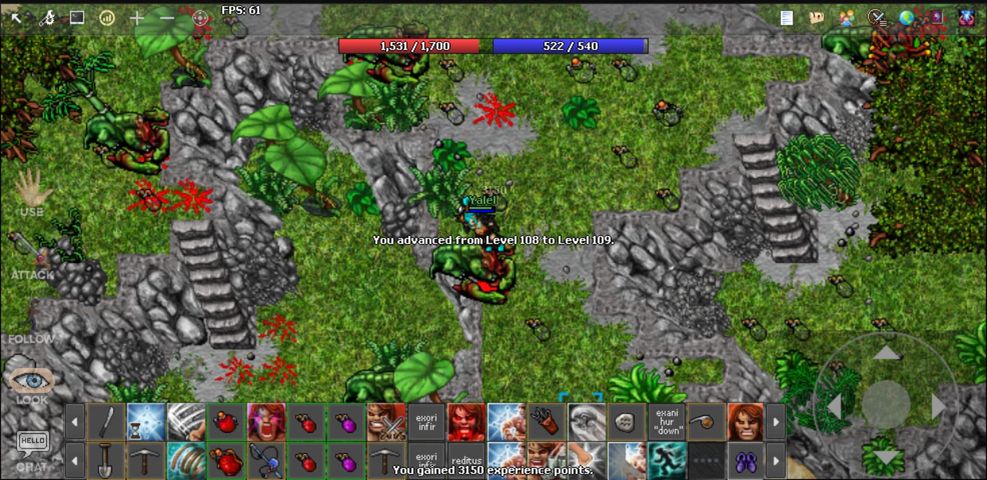The height and width of the screenshot is (480, 987).
Task: Zoom out with the minus icon
Action: tap(167, 18)
